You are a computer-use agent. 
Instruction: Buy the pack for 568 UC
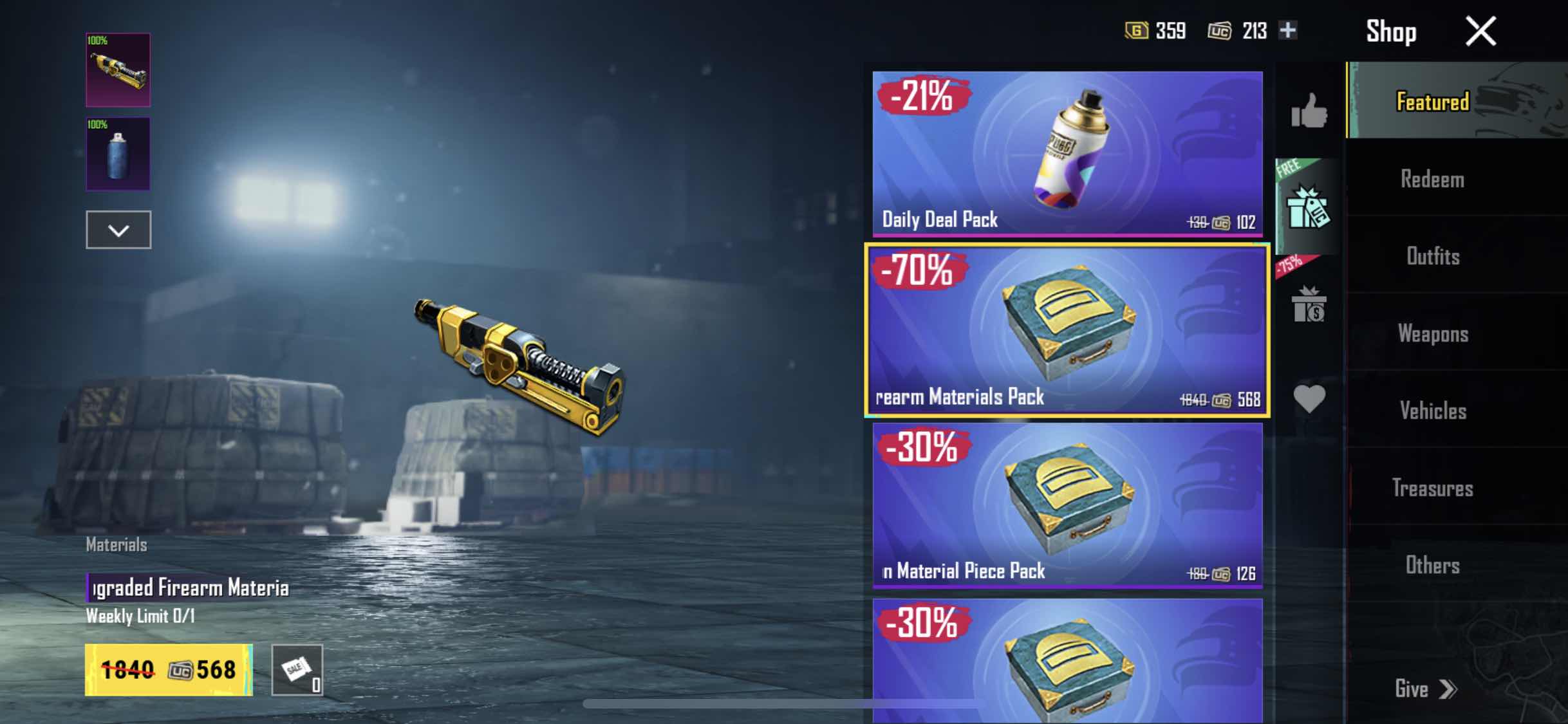[169, 670]
